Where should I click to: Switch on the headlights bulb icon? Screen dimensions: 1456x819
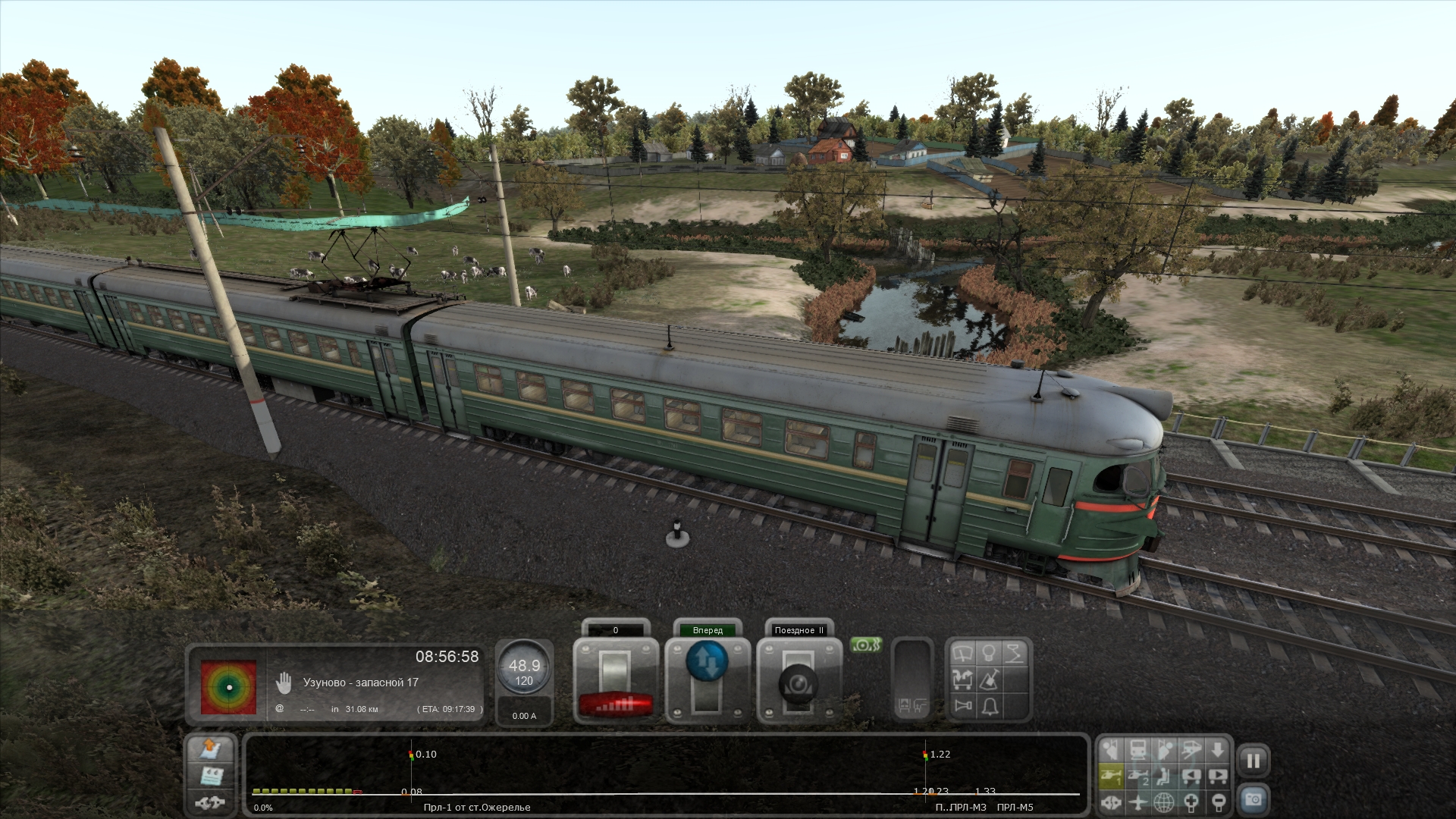point(989,654)
